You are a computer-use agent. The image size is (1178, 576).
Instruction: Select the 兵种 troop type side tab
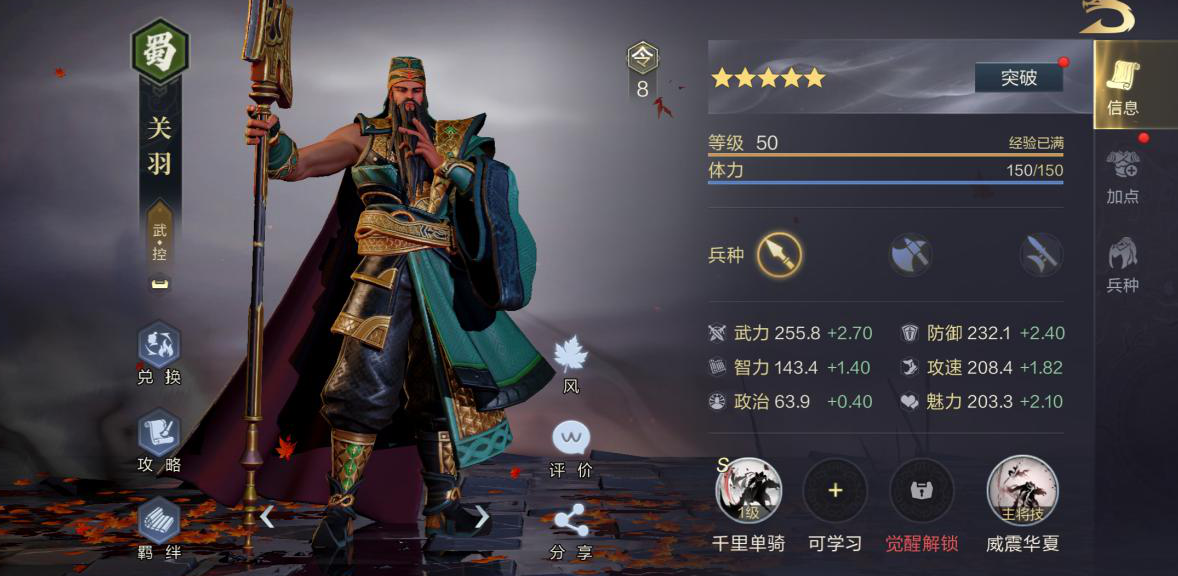(x=1122, y=264)
